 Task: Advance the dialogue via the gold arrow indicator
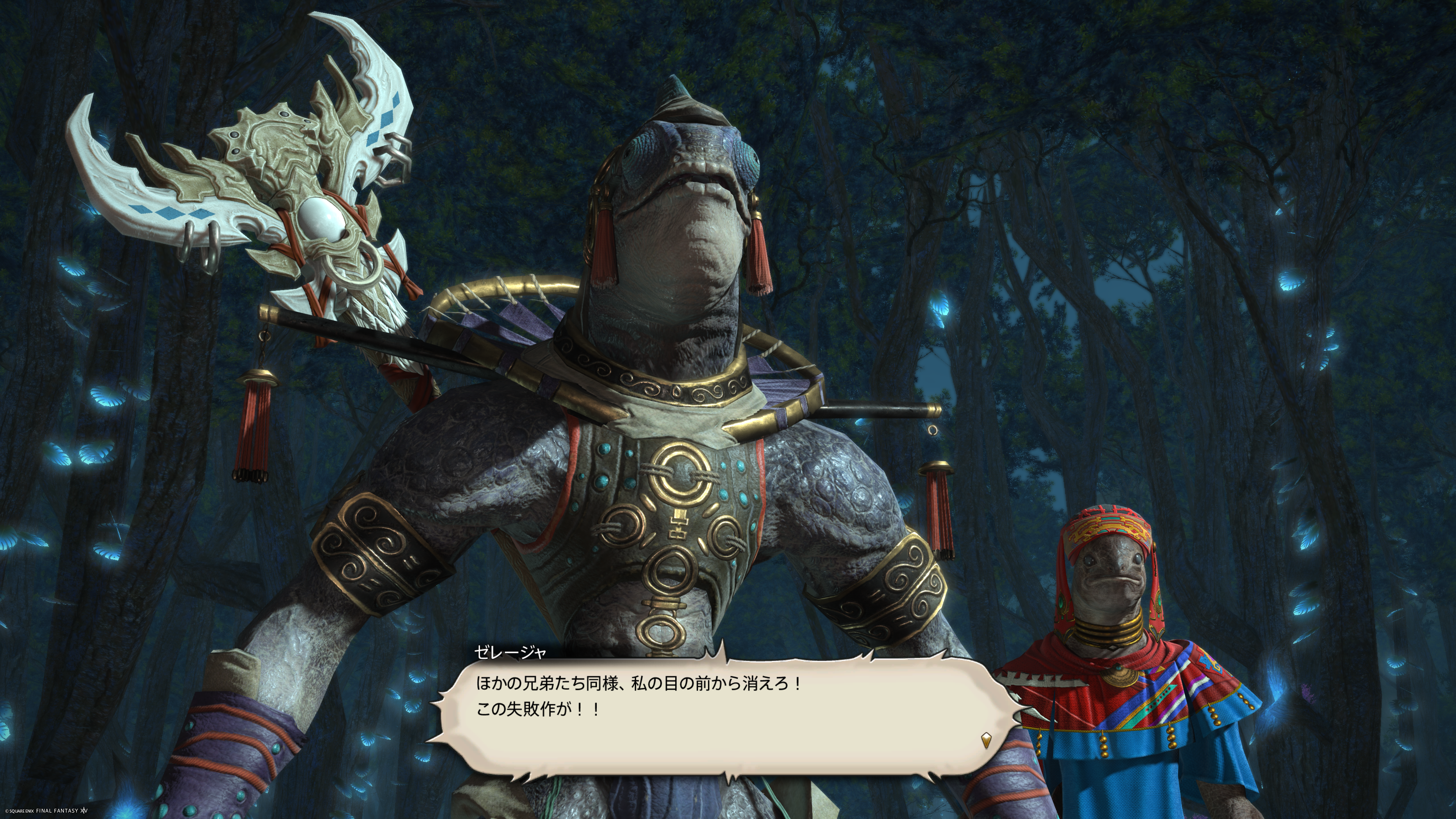(x=986, y=740)
